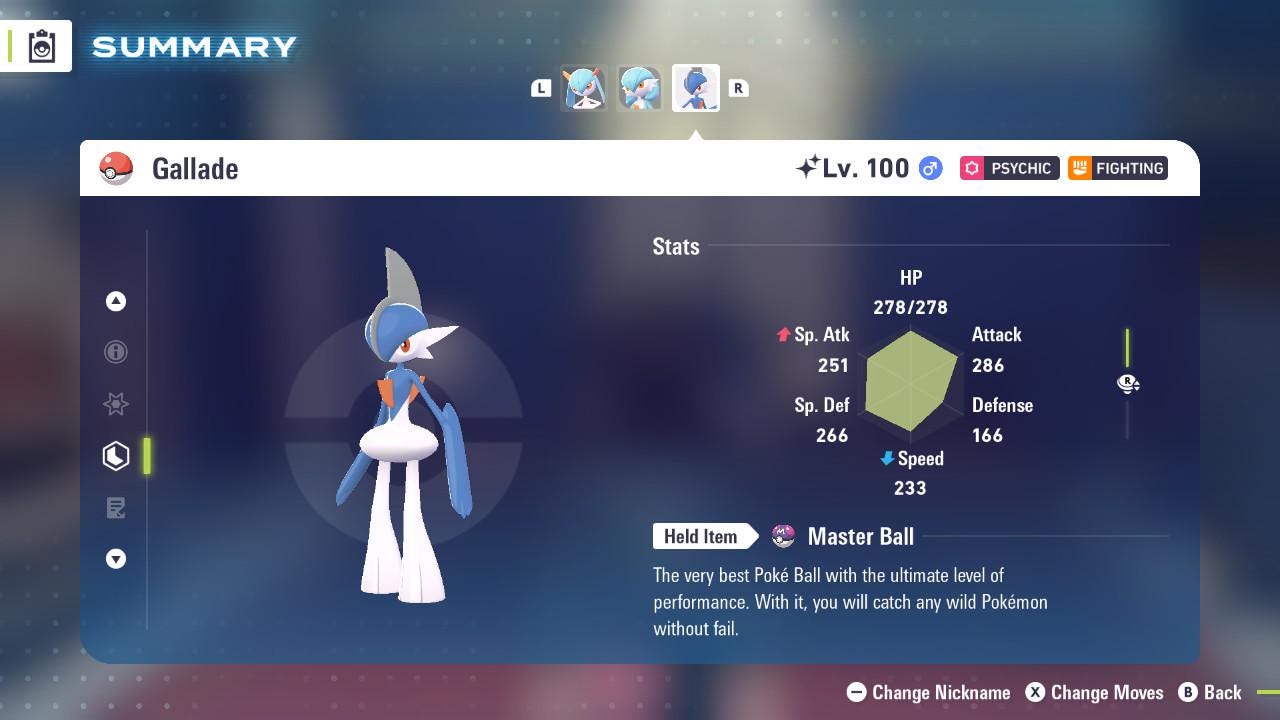This screenshot has height=720, width=1280.
Task: Click the up arrow atop the sidebar
Action: (115, 301)
